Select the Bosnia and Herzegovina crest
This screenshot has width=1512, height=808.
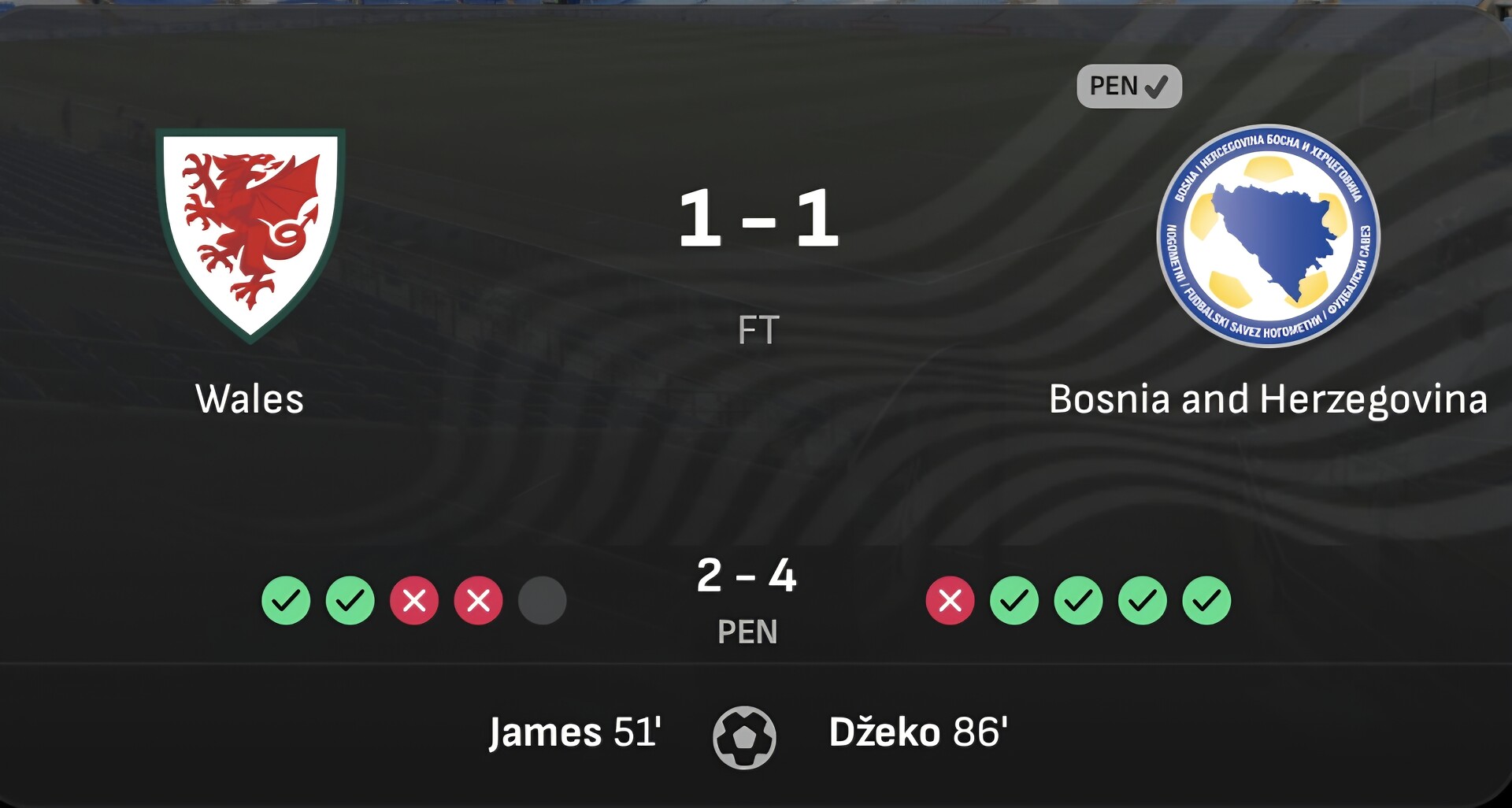[1268, 235]
